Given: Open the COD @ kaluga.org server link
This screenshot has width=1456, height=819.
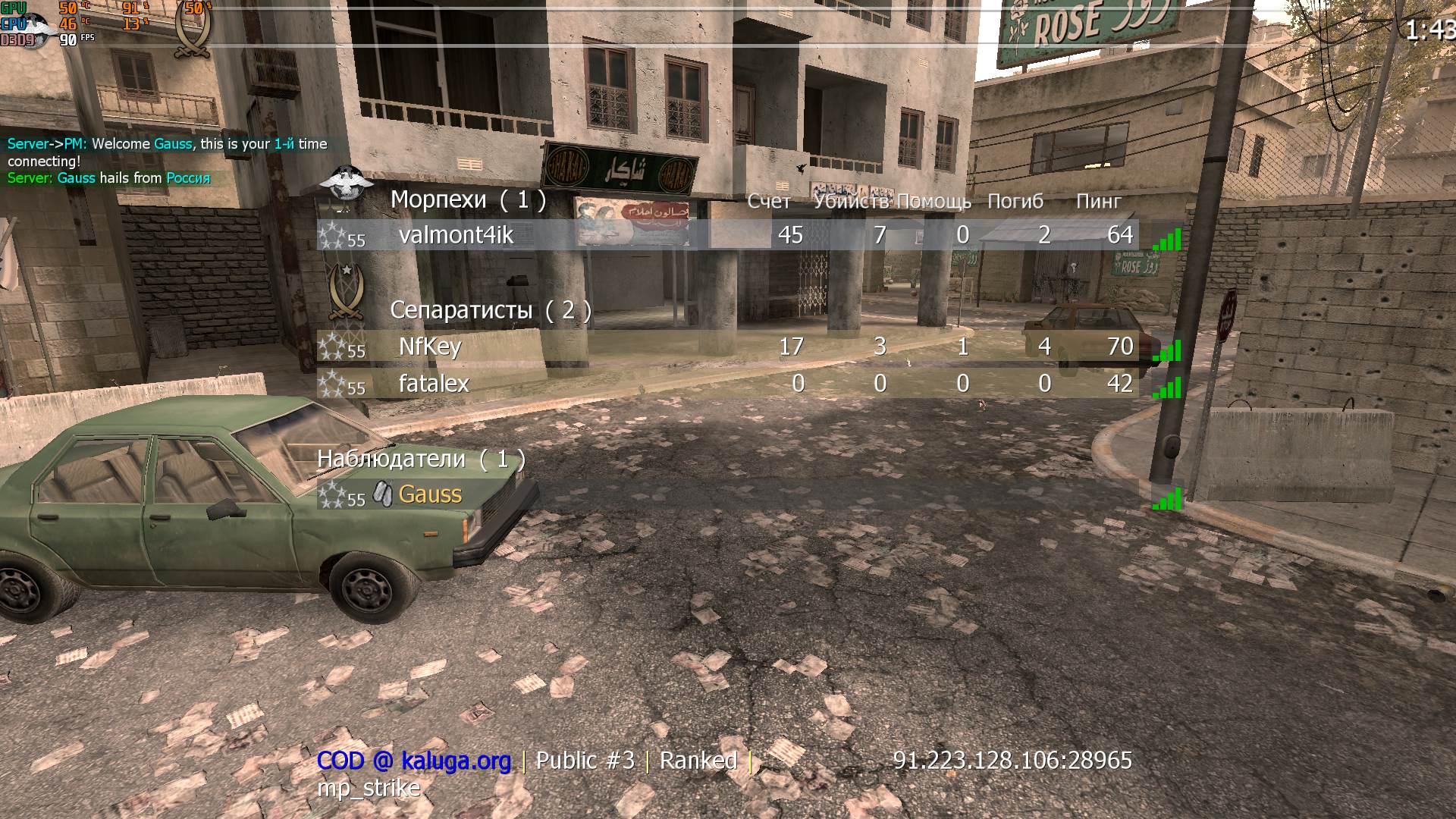Looking at the screenshot, I should 413,760.
